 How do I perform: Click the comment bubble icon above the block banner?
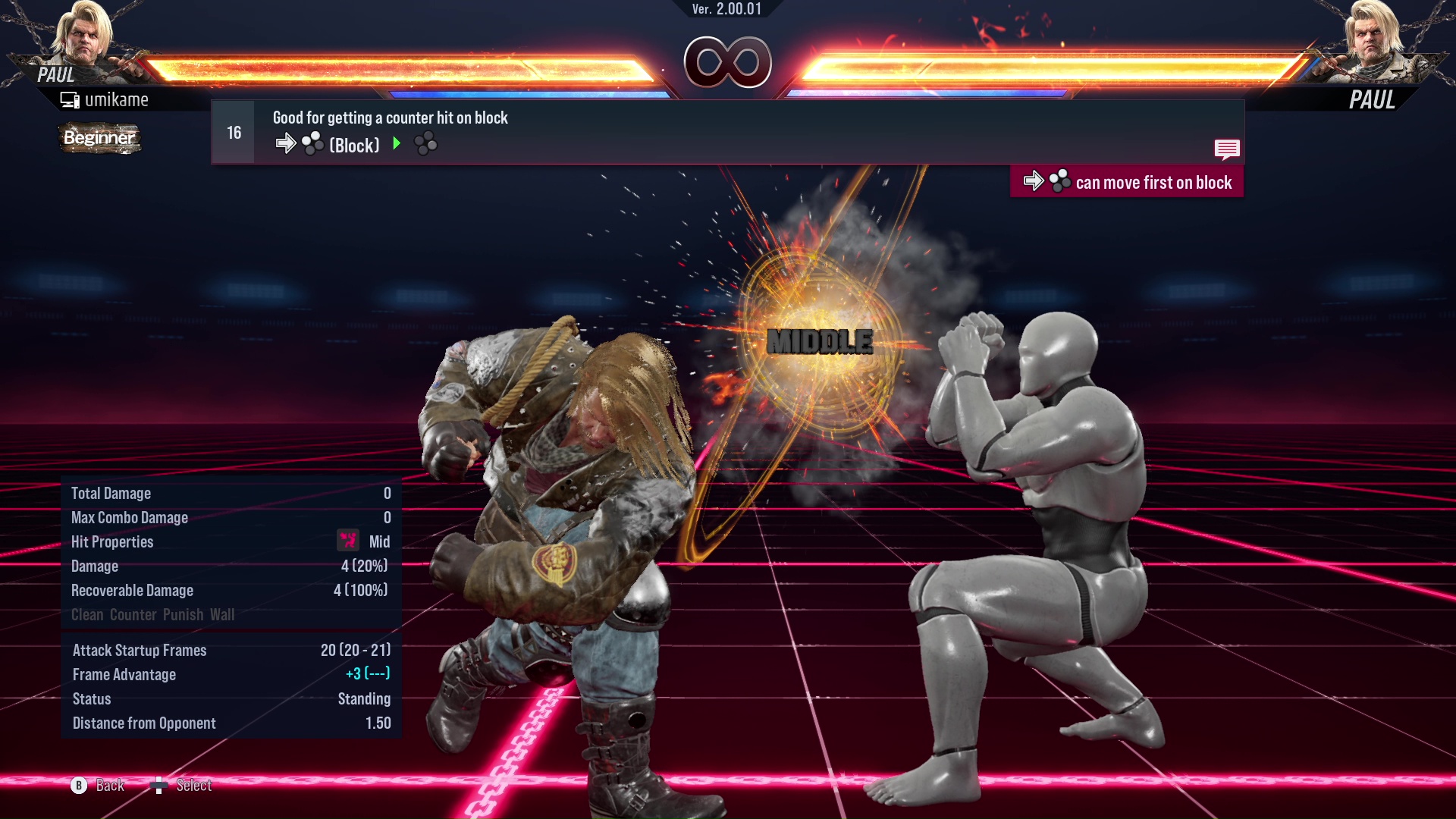tap(1228, 149)
